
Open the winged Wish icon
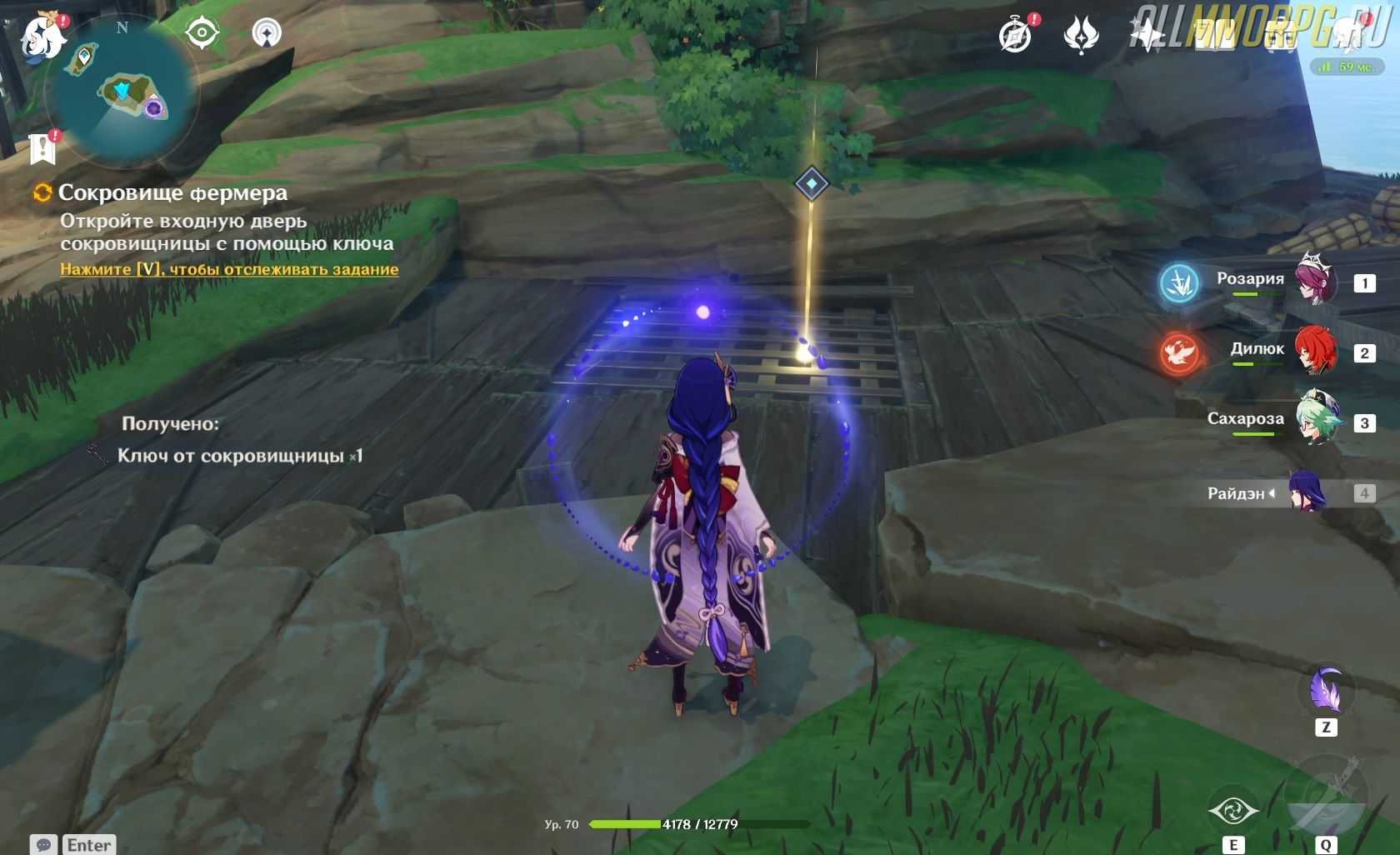coord(1082,36)
